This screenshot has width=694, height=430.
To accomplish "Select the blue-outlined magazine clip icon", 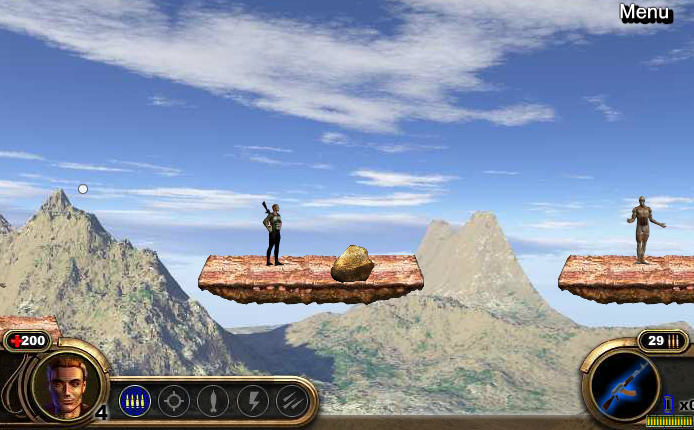I will [x=668, y=405].
